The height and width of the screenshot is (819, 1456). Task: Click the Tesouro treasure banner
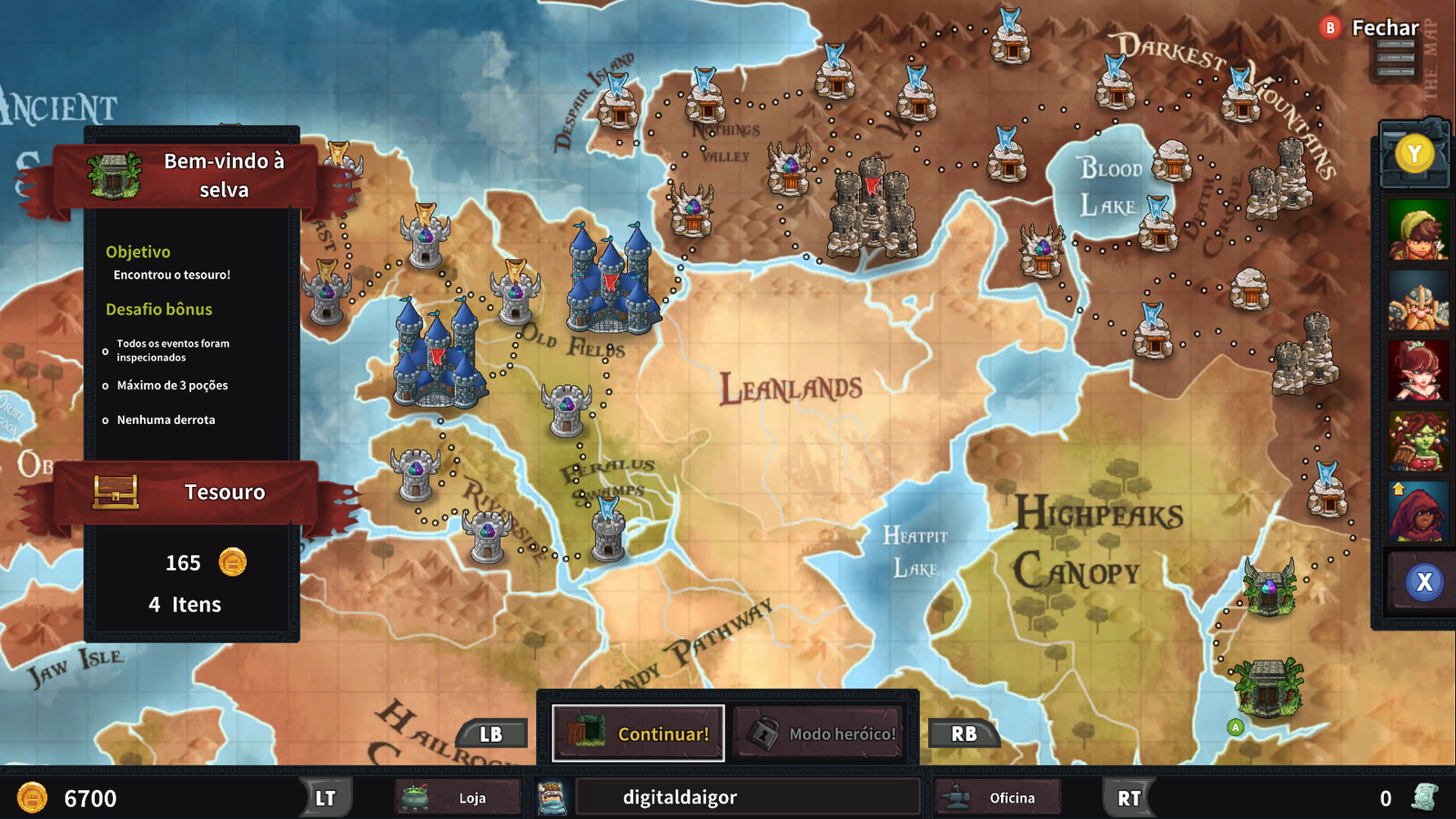click(x=191, y=492)
